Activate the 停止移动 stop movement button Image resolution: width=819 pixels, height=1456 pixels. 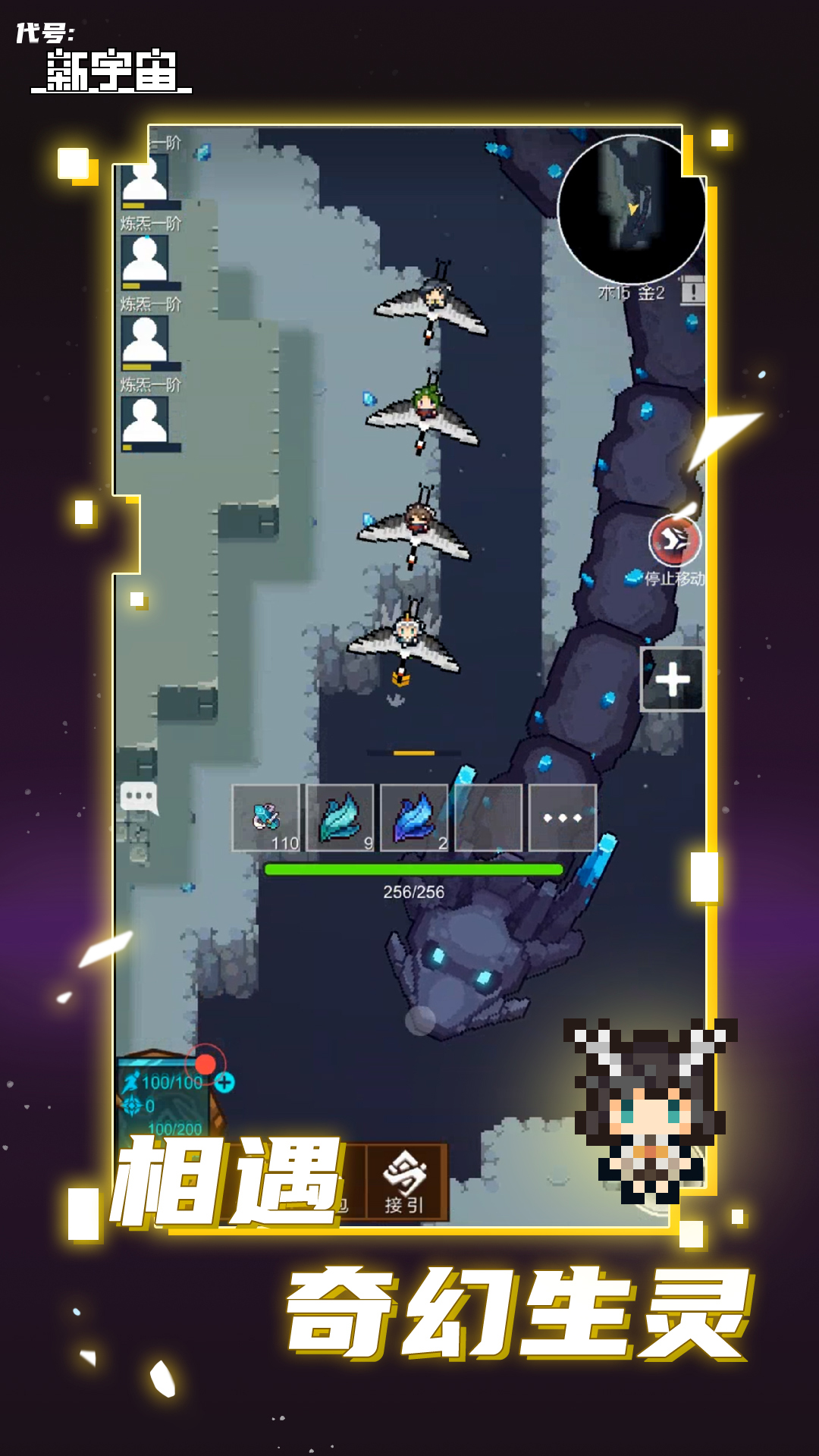674,541
